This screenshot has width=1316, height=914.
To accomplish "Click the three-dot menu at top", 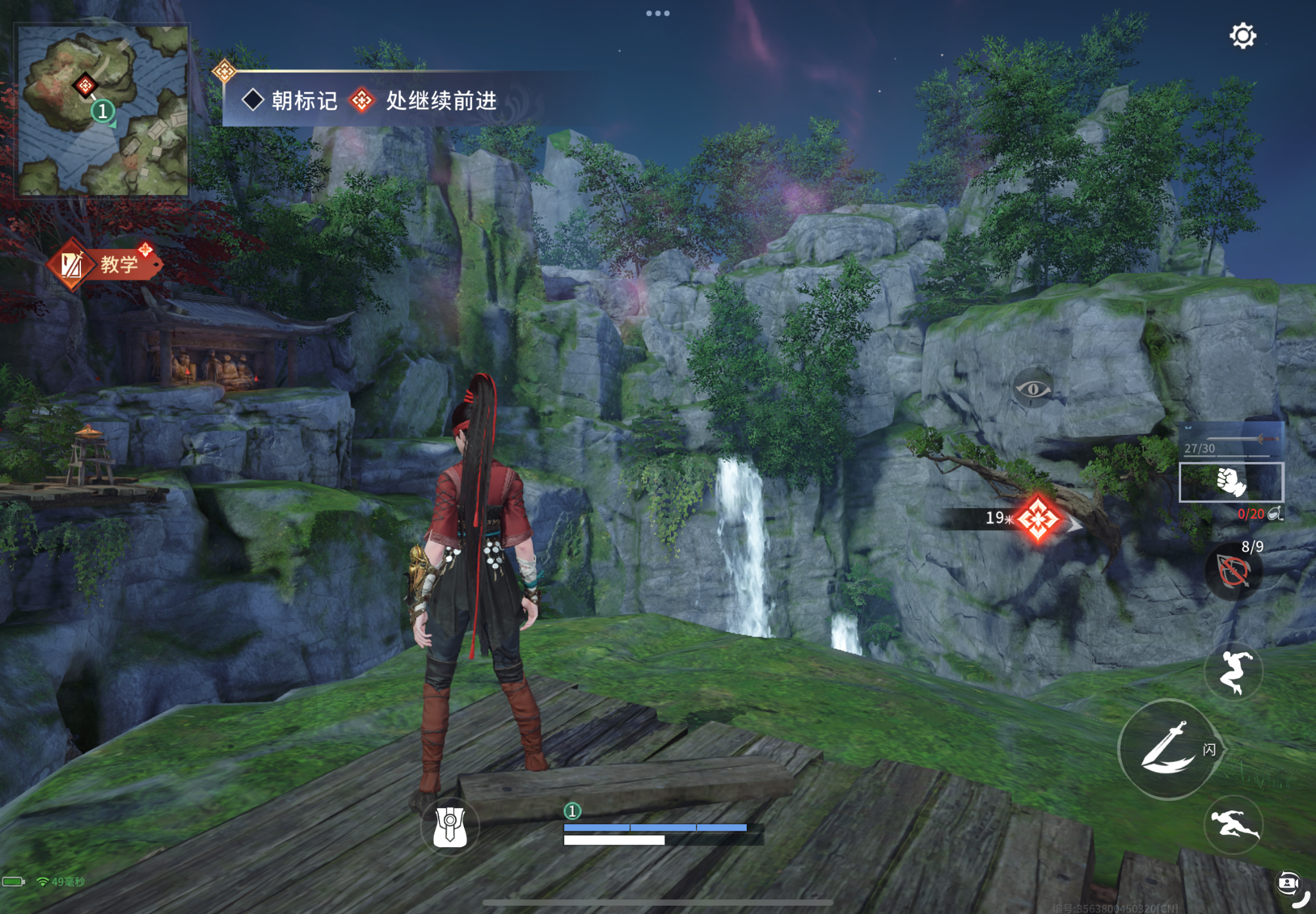I will (x=658, y=13).
